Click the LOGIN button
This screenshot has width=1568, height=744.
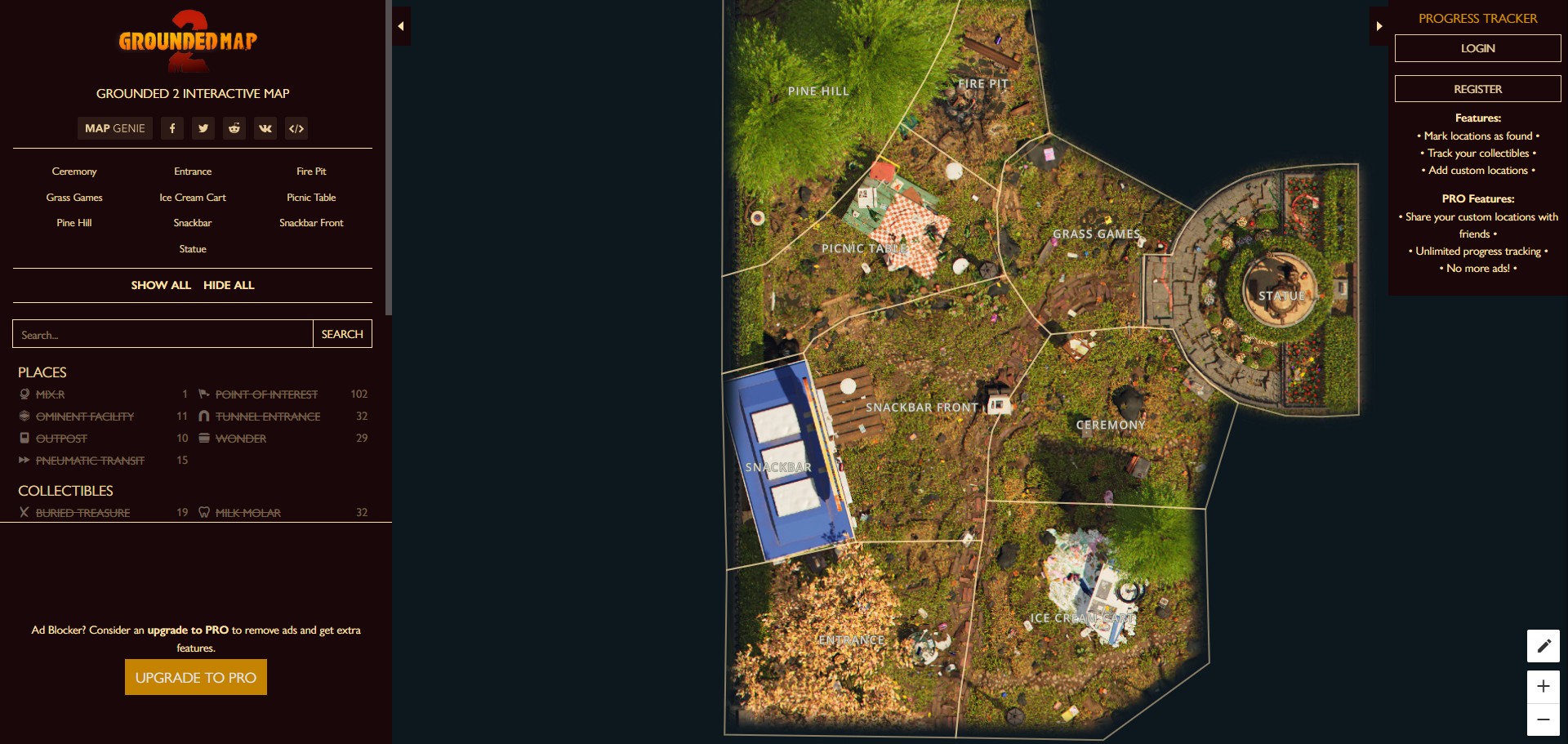[x=1477, y=47]
